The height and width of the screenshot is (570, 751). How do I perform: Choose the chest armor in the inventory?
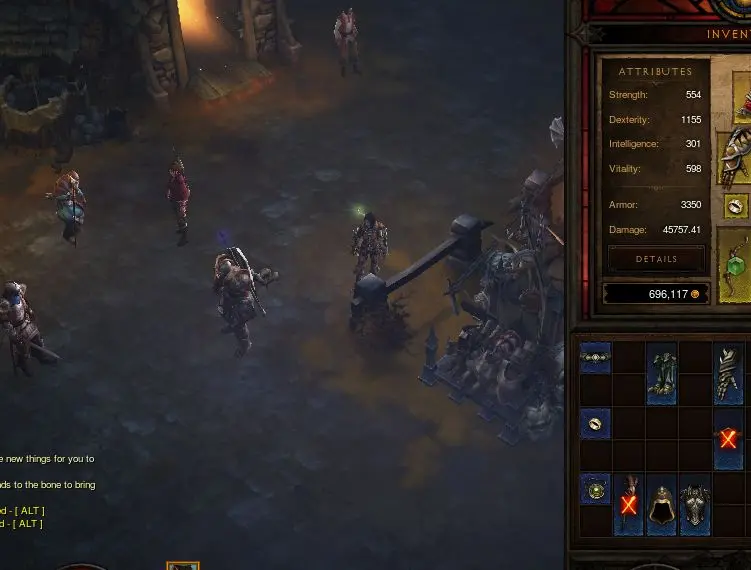click(695, 505)
